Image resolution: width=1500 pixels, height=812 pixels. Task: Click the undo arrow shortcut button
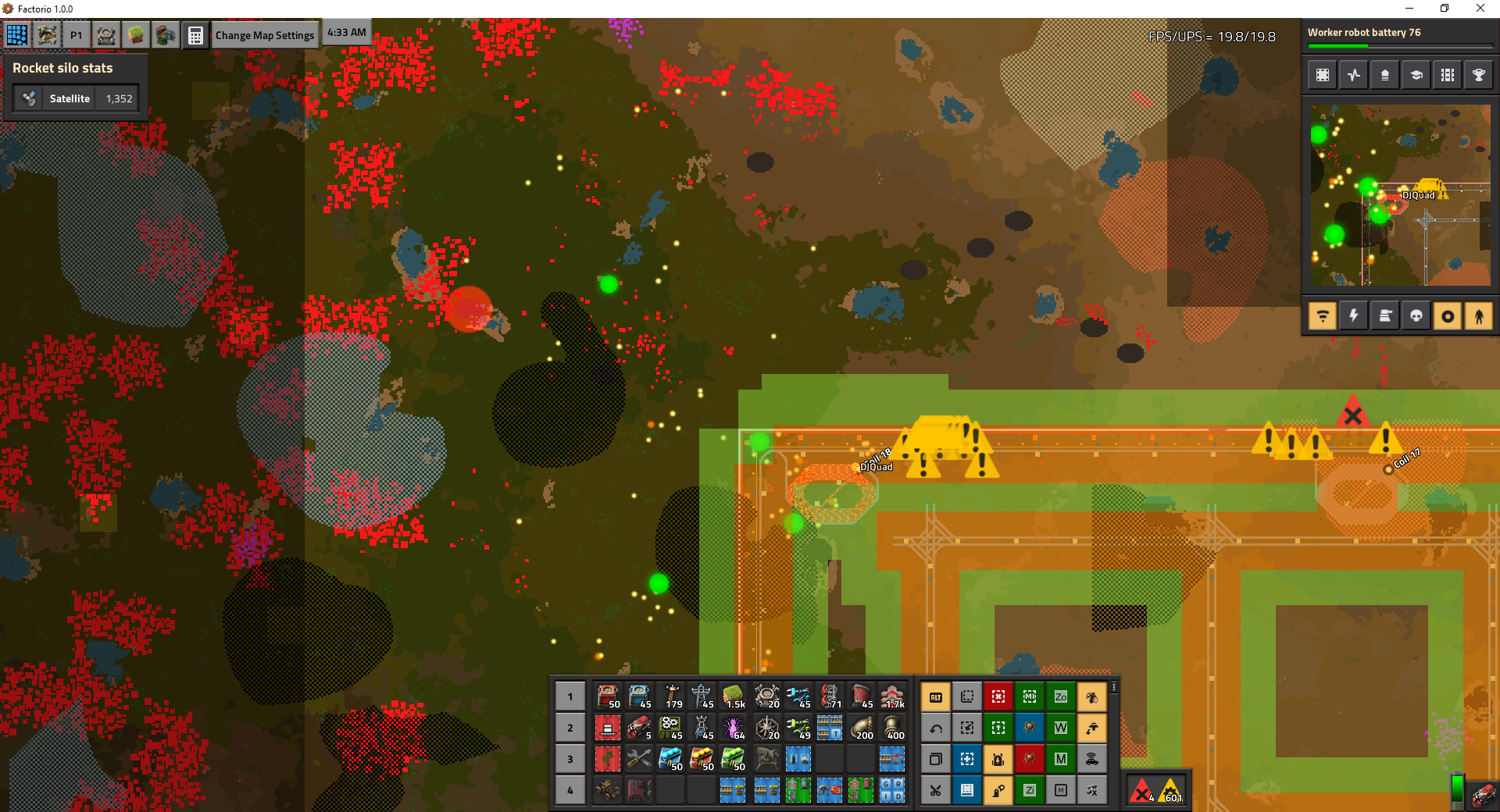pos(935,728)
